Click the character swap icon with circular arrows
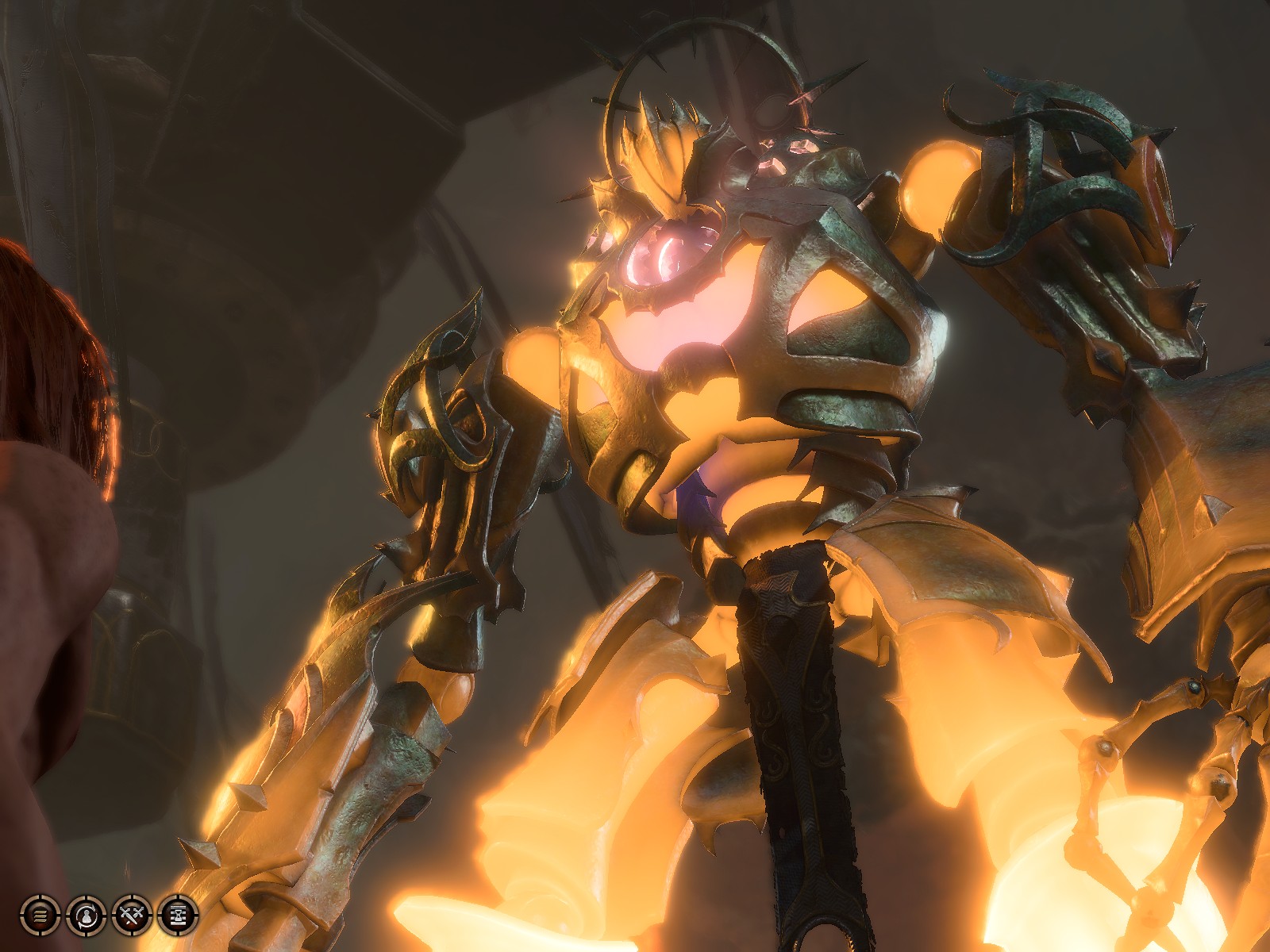Screen dimensions: 1270x952 [x=85, y=916]
